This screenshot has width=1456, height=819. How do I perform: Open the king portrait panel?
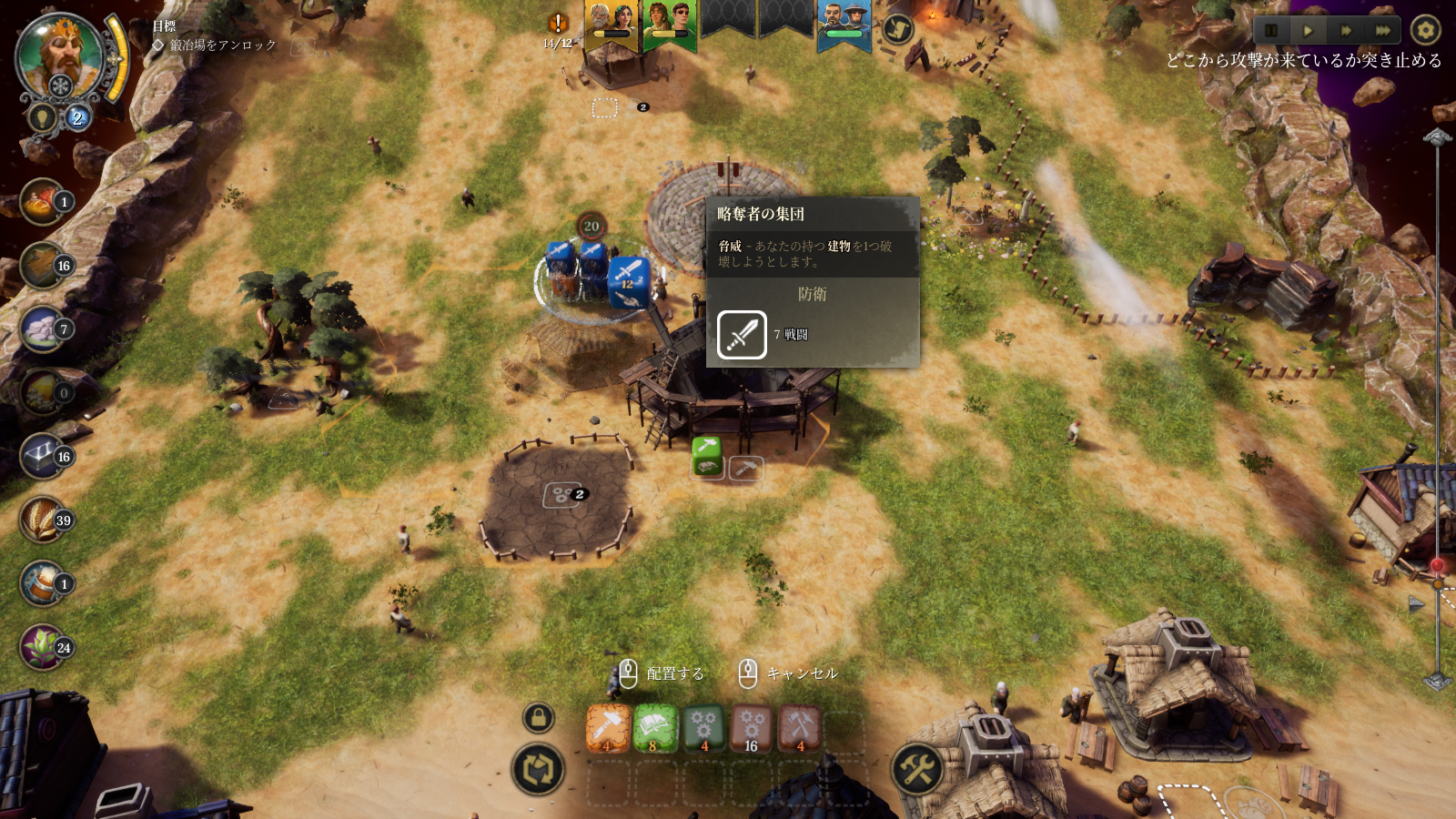coord(61,56)
